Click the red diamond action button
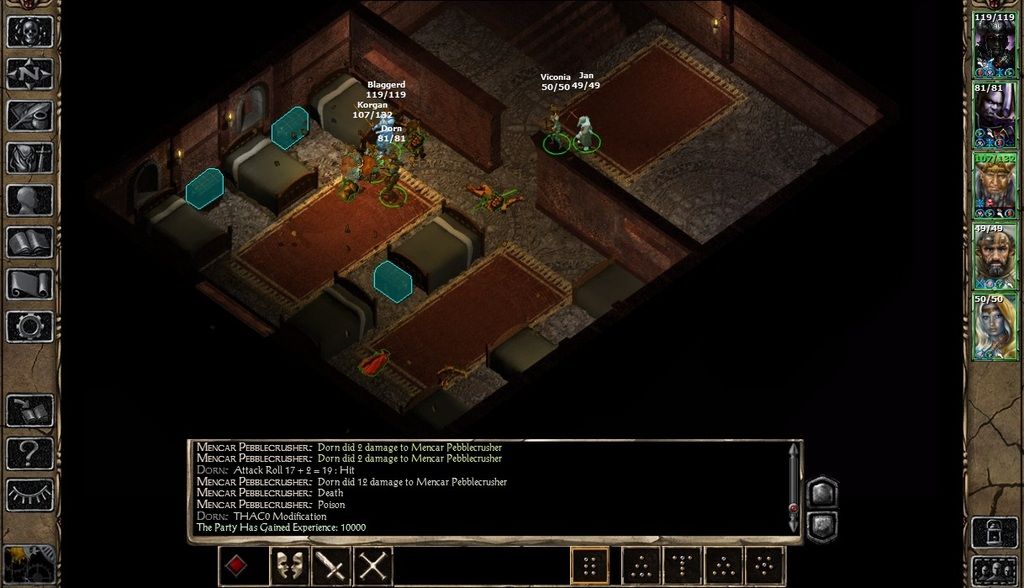Screen dimensions: 1024x588 (237, 566)
